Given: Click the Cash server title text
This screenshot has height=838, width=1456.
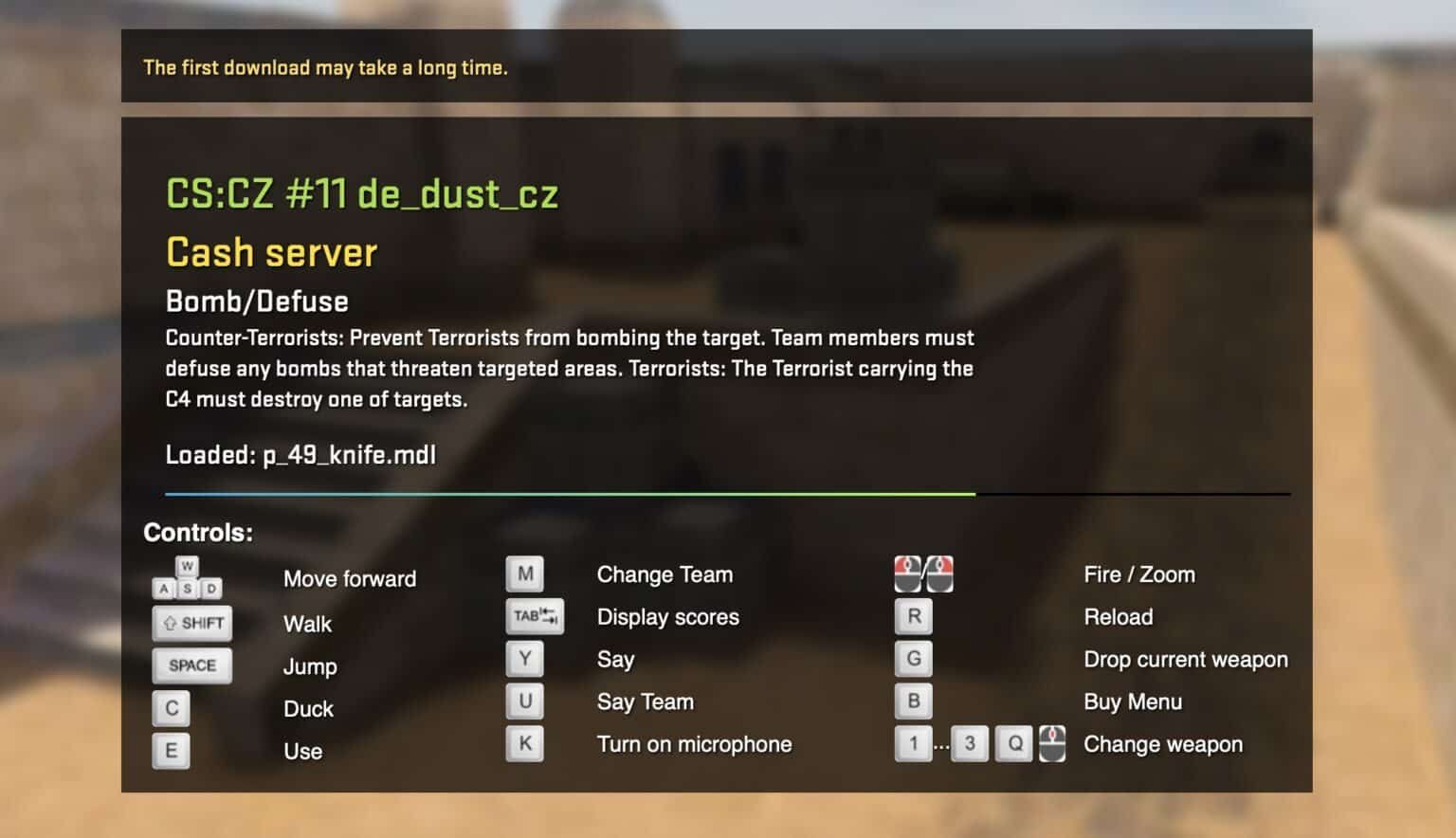Looking at the screenshot, I should [271, 252].
